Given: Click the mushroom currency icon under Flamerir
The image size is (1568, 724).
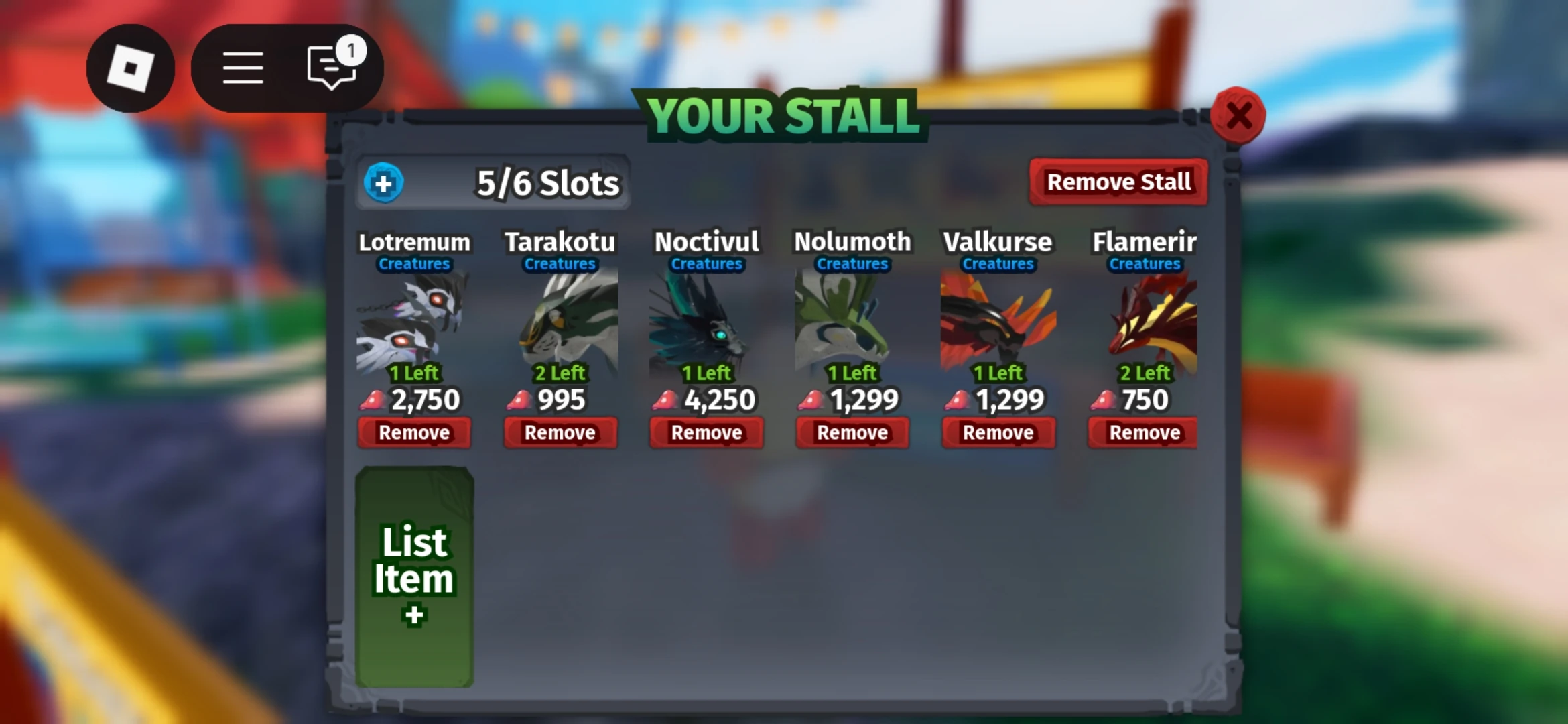Looking at the screenshot, I should [1103, 400].
